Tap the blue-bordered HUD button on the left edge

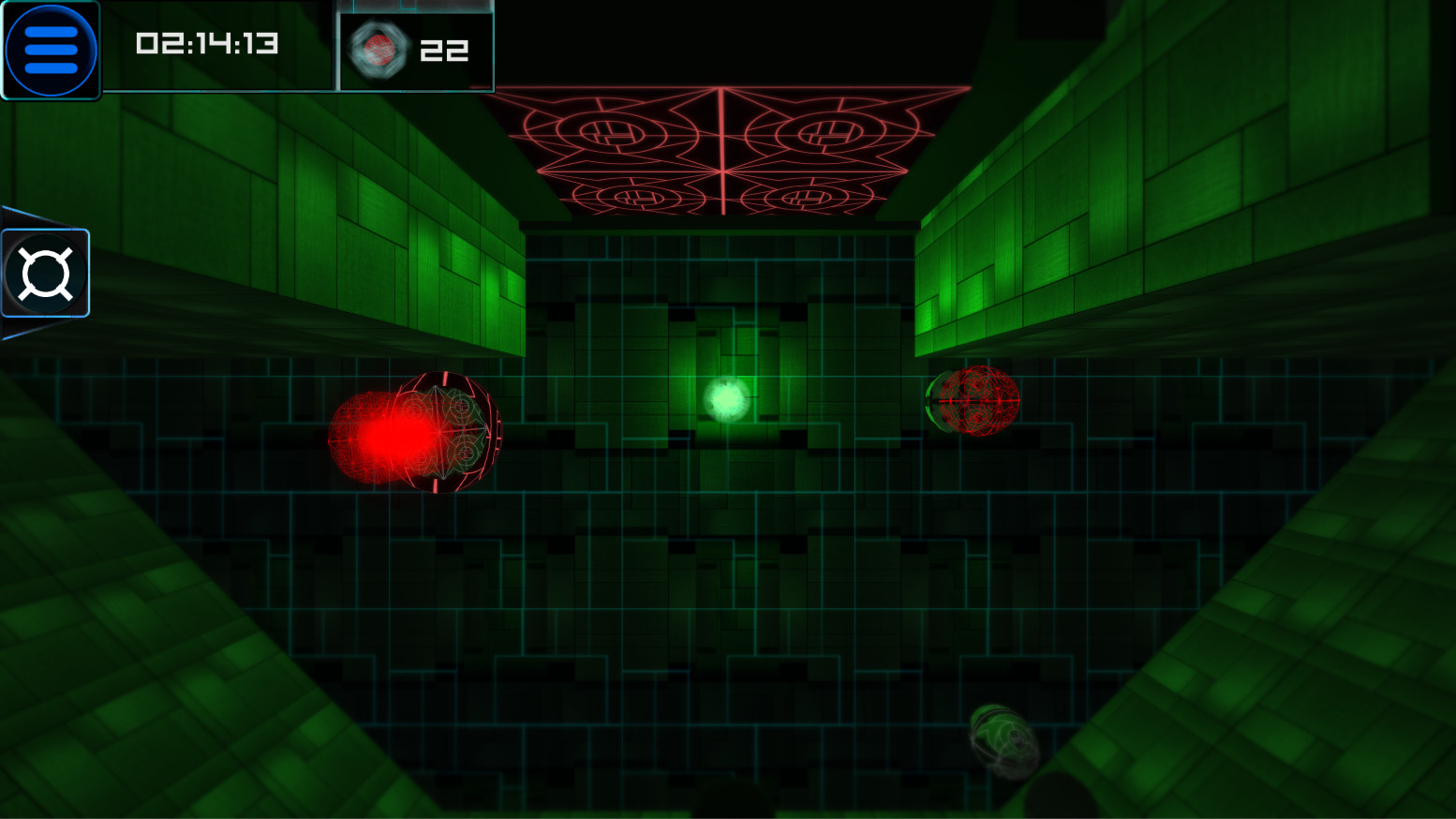[43, 273]
